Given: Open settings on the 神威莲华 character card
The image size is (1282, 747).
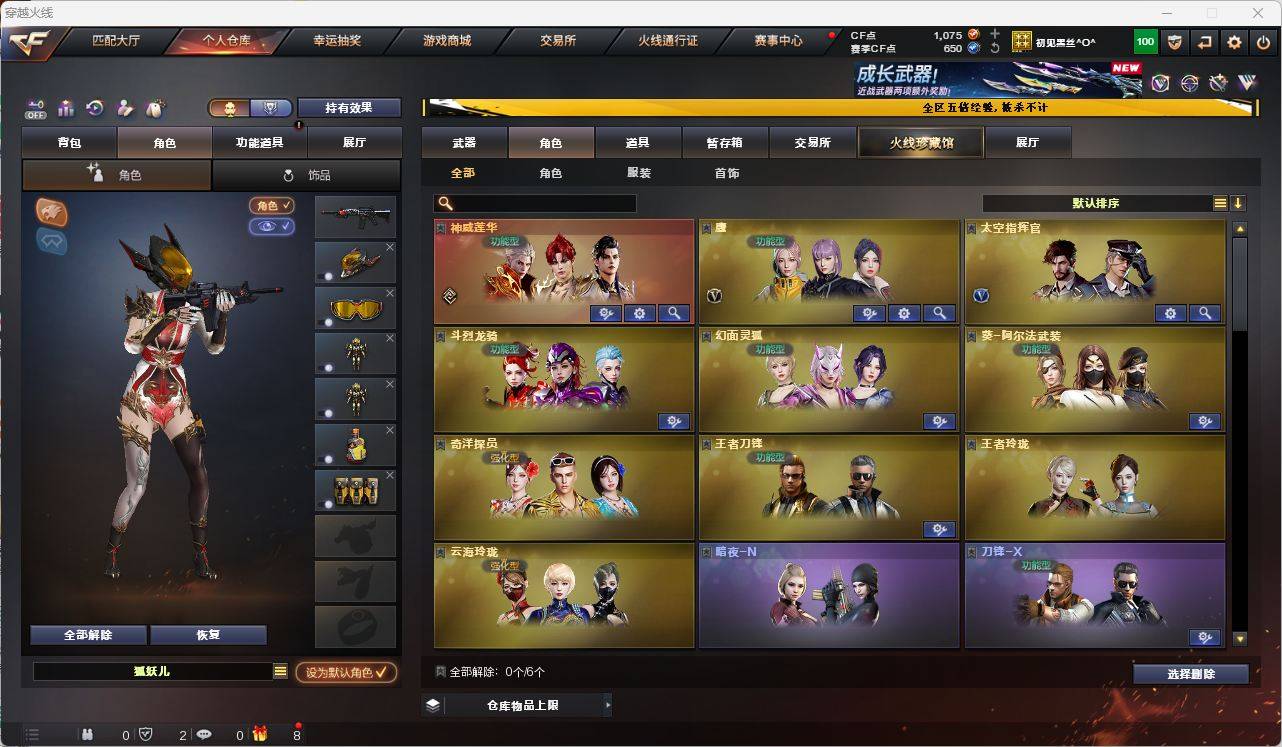Looking at the screenshot, I should click(x=640, y=313).
